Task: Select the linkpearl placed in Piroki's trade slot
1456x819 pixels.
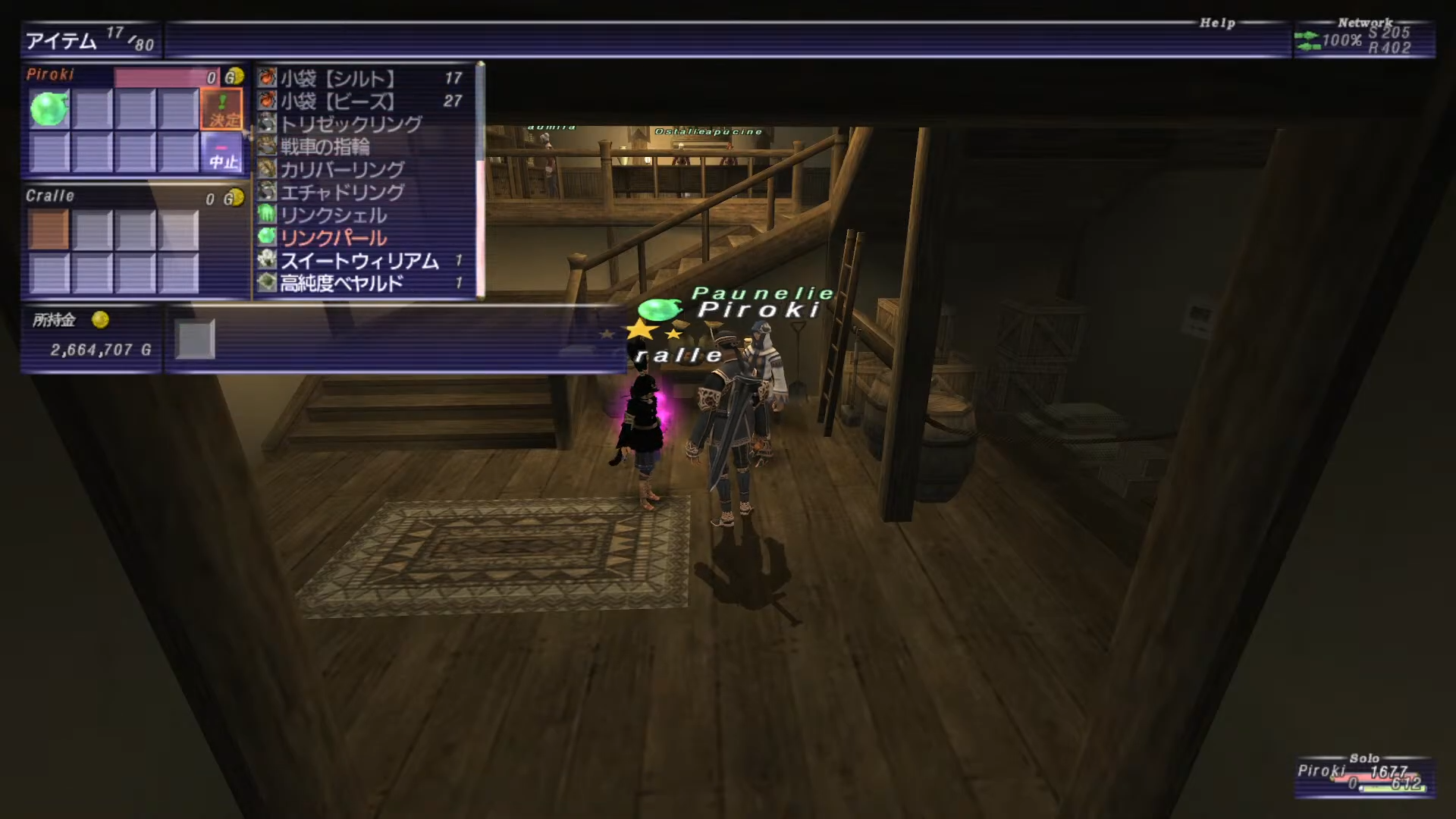Action: coord(49,108)
